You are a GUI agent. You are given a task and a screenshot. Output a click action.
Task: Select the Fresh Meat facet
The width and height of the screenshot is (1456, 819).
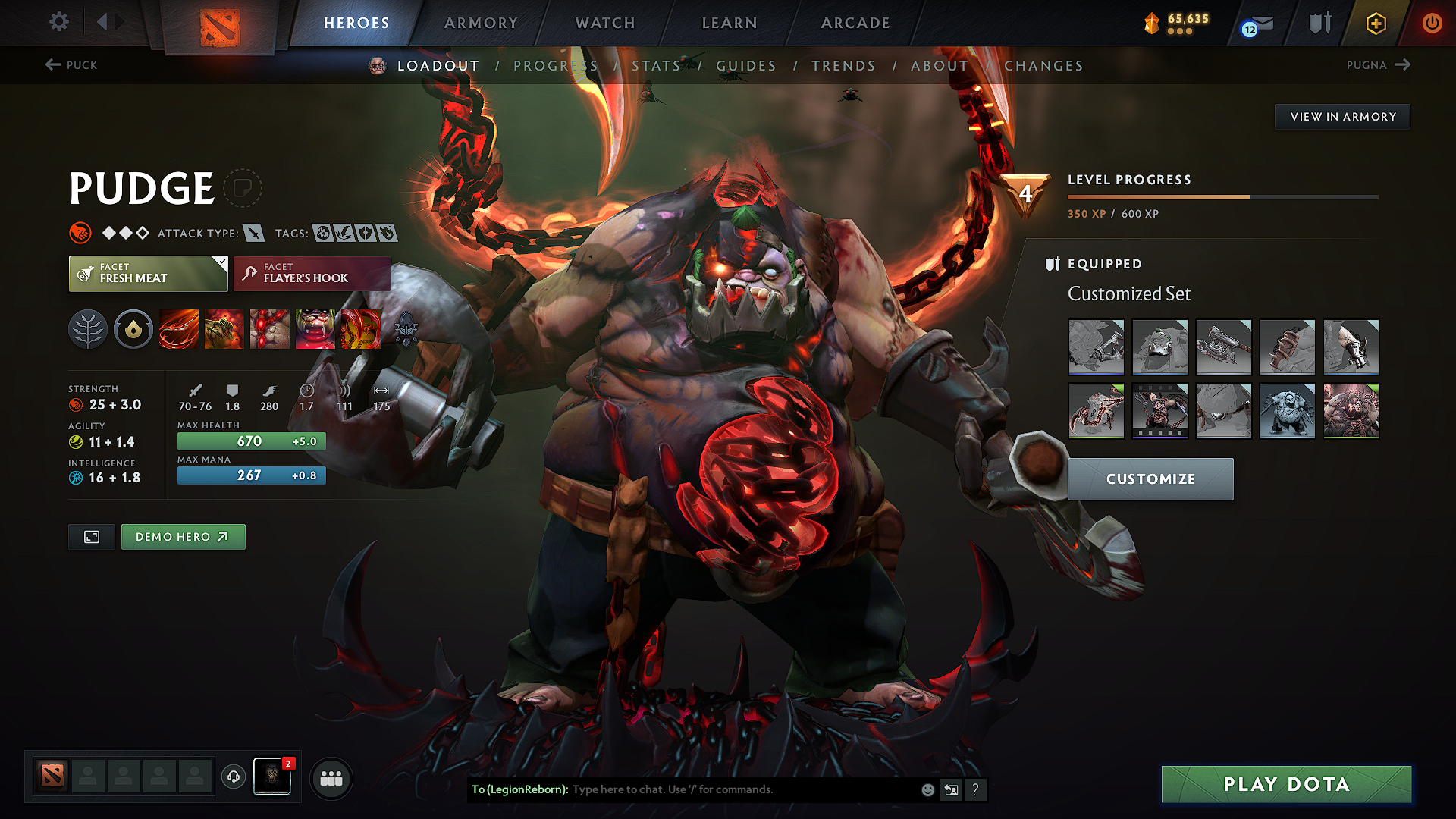point(148,274)
